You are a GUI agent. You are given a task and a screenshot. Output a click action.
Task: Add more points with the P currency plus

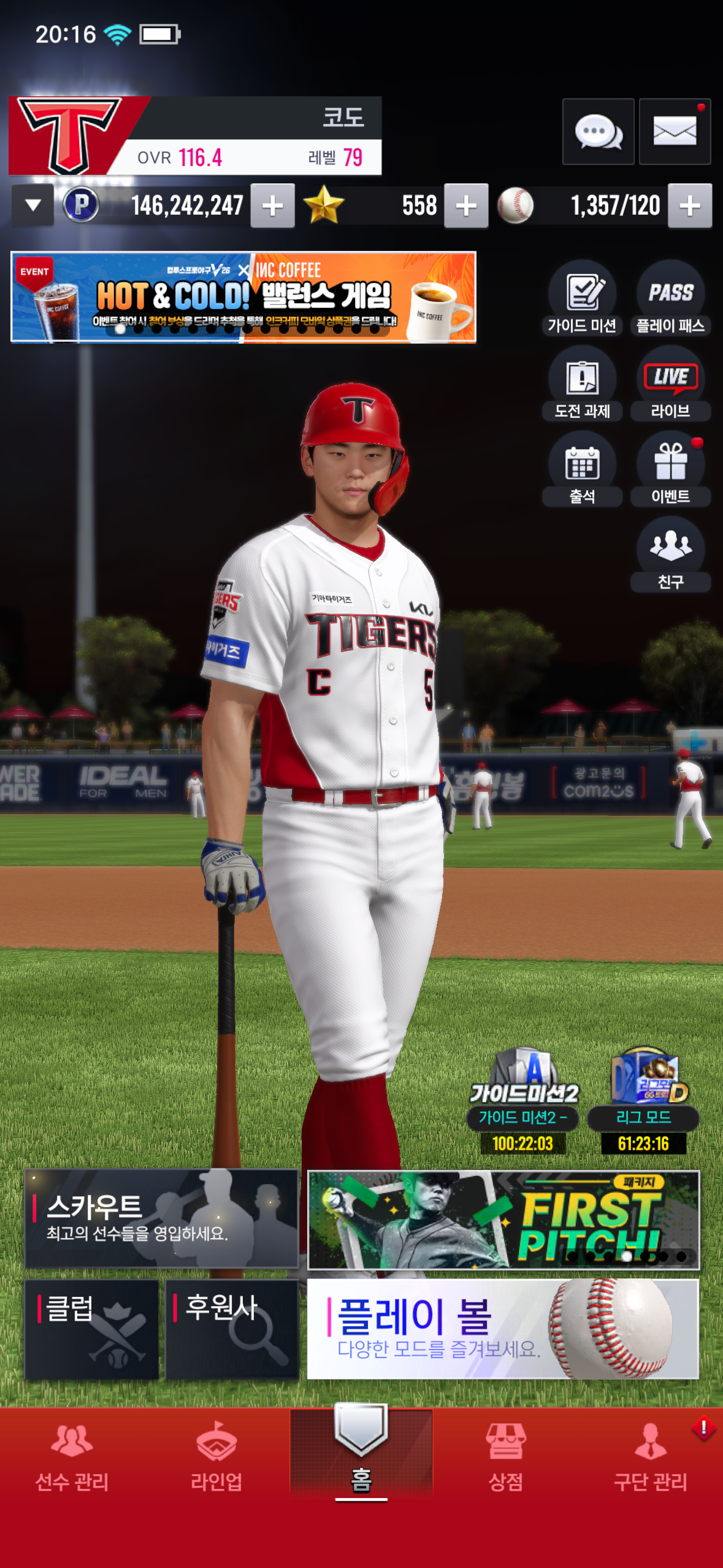pyautogui.click(x=273, y=206)
